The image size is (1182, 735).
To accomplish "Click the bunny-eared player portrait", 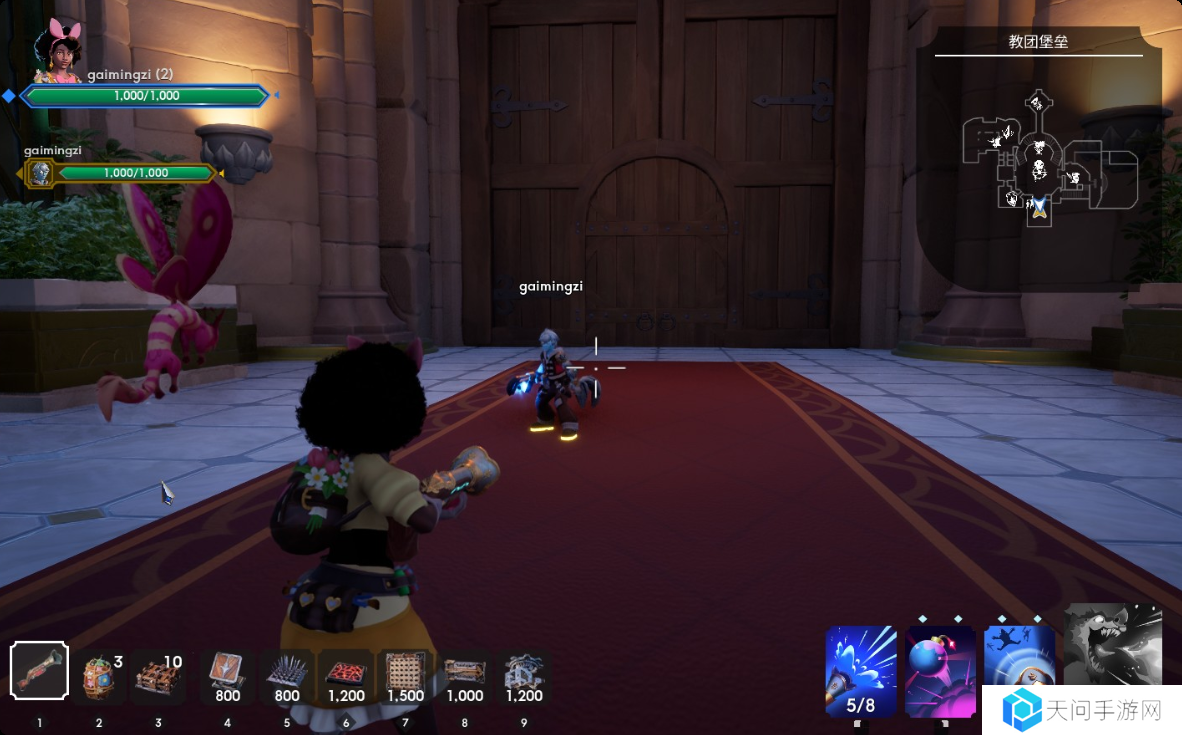I will pos(57,52).
